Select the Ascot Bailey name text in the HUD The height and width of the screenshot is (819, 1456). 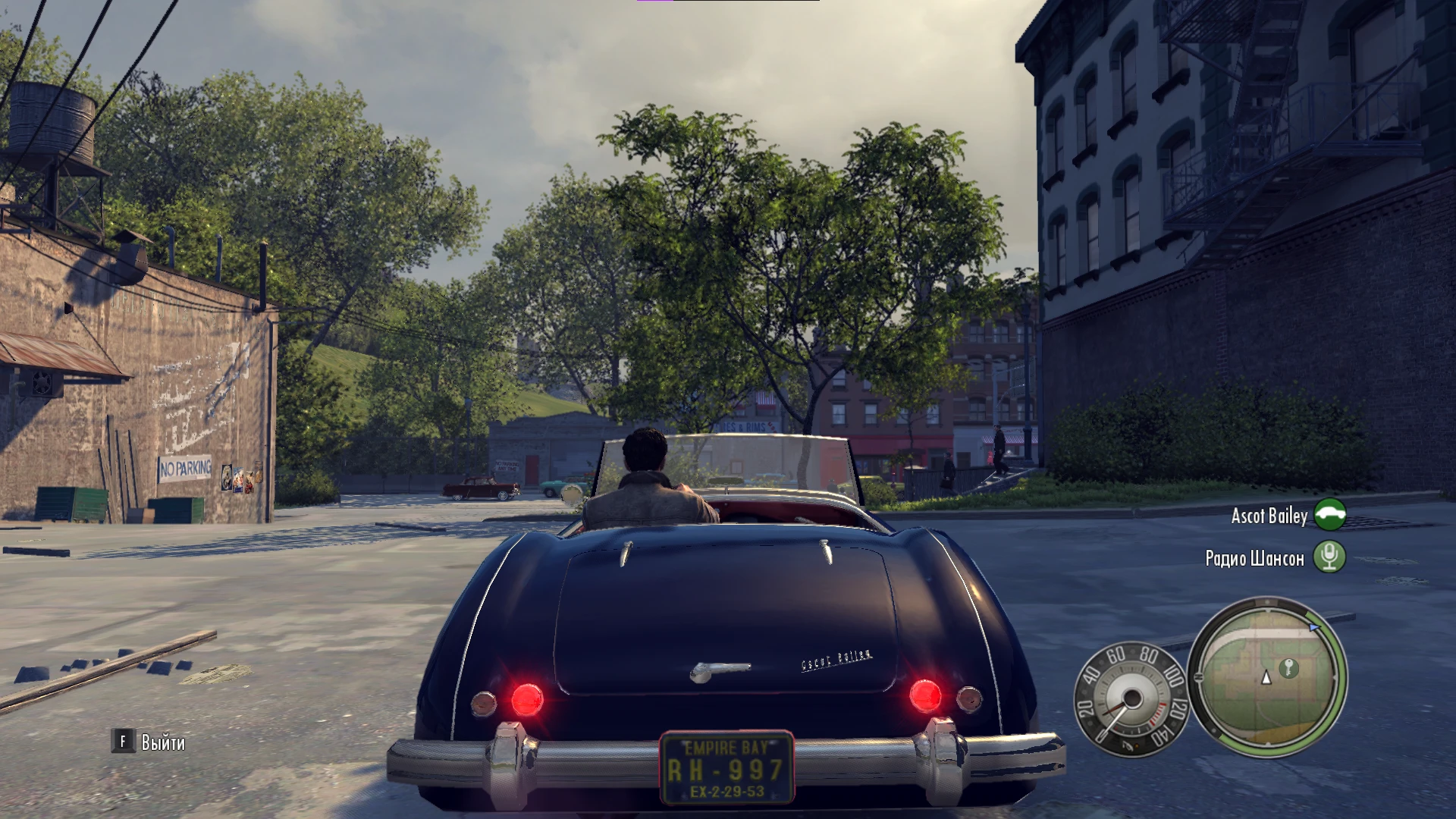click(x=1269, y=516)
